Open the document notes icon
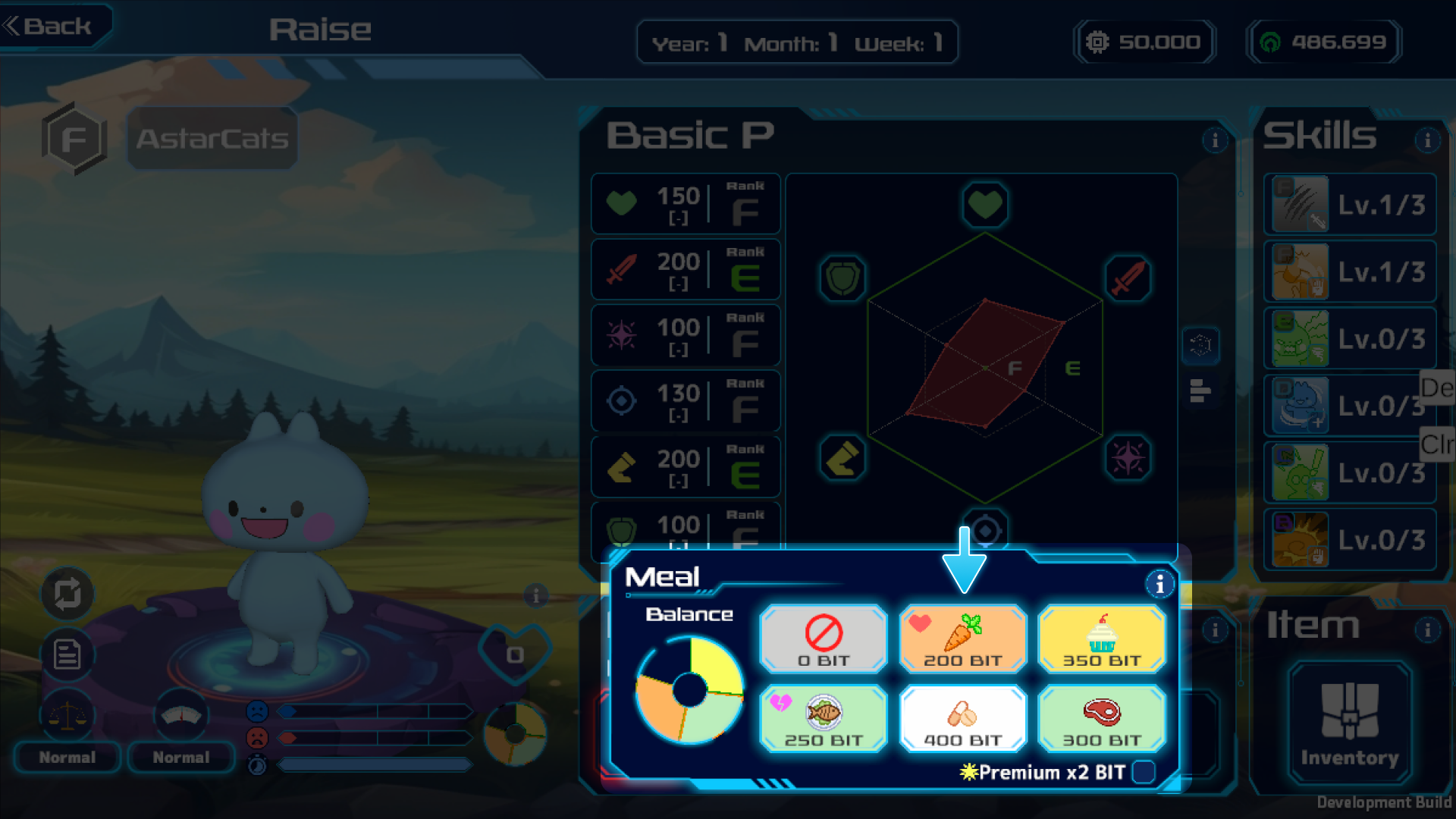The height and width of the screenshot is (819, 1456). point(67,654)
